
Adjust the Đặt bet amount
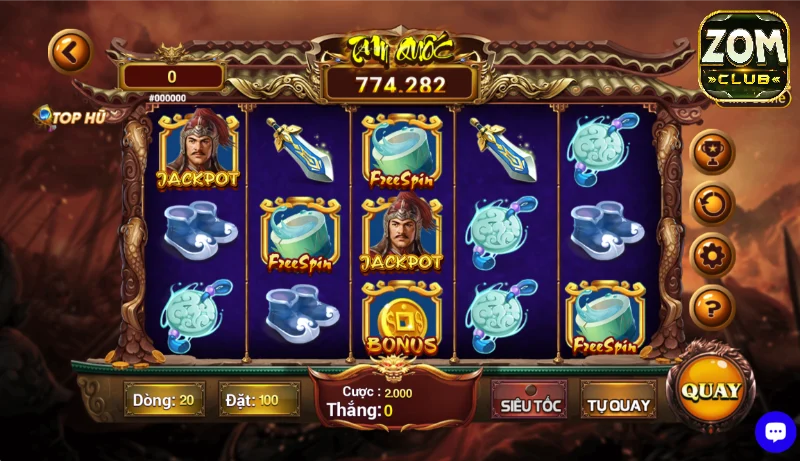click(x=259, y=400)
